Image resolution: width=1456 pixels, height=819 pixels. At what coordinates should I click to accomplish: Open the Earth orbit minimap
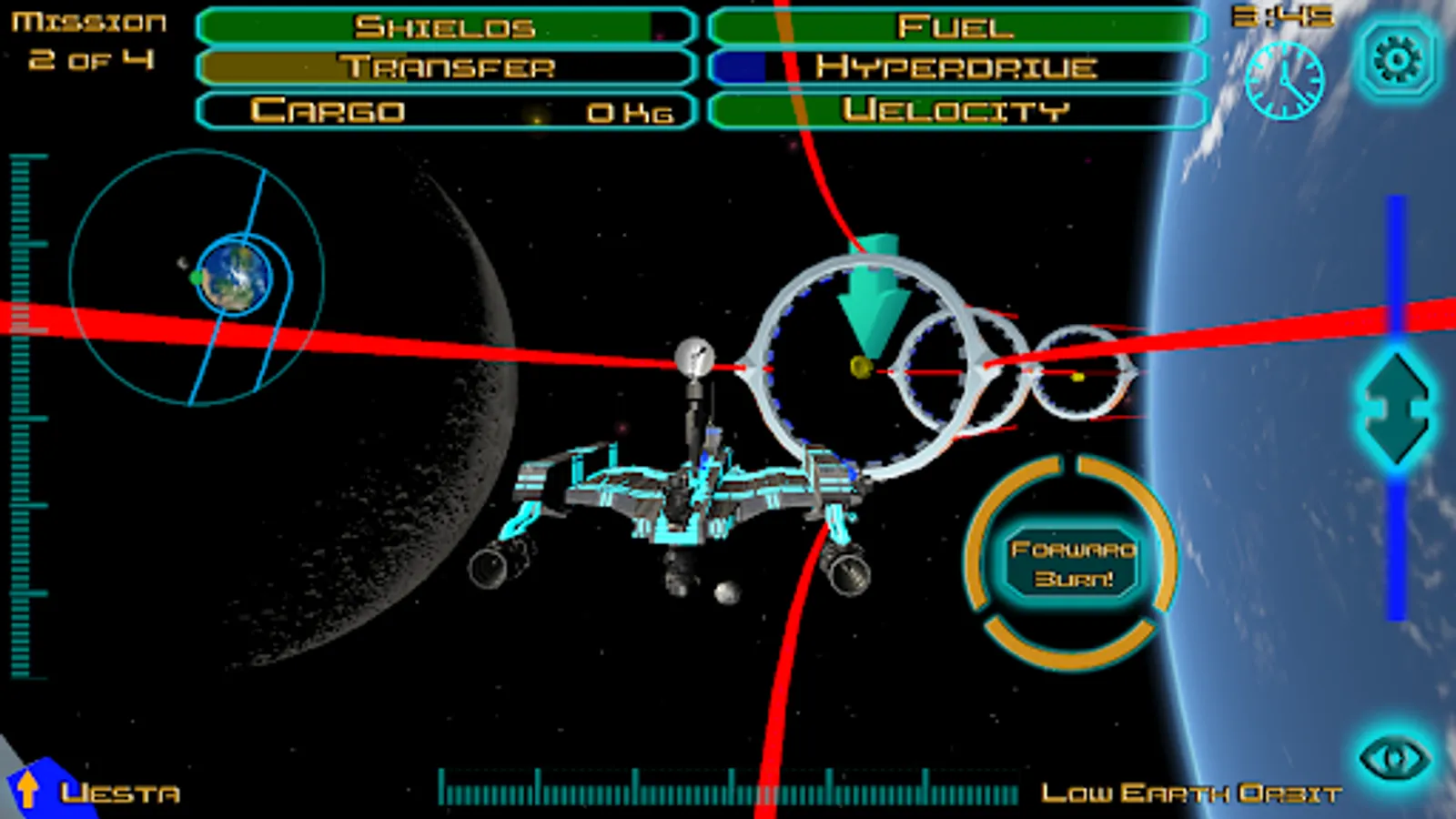pyautogui.click(x=197, y=277)
